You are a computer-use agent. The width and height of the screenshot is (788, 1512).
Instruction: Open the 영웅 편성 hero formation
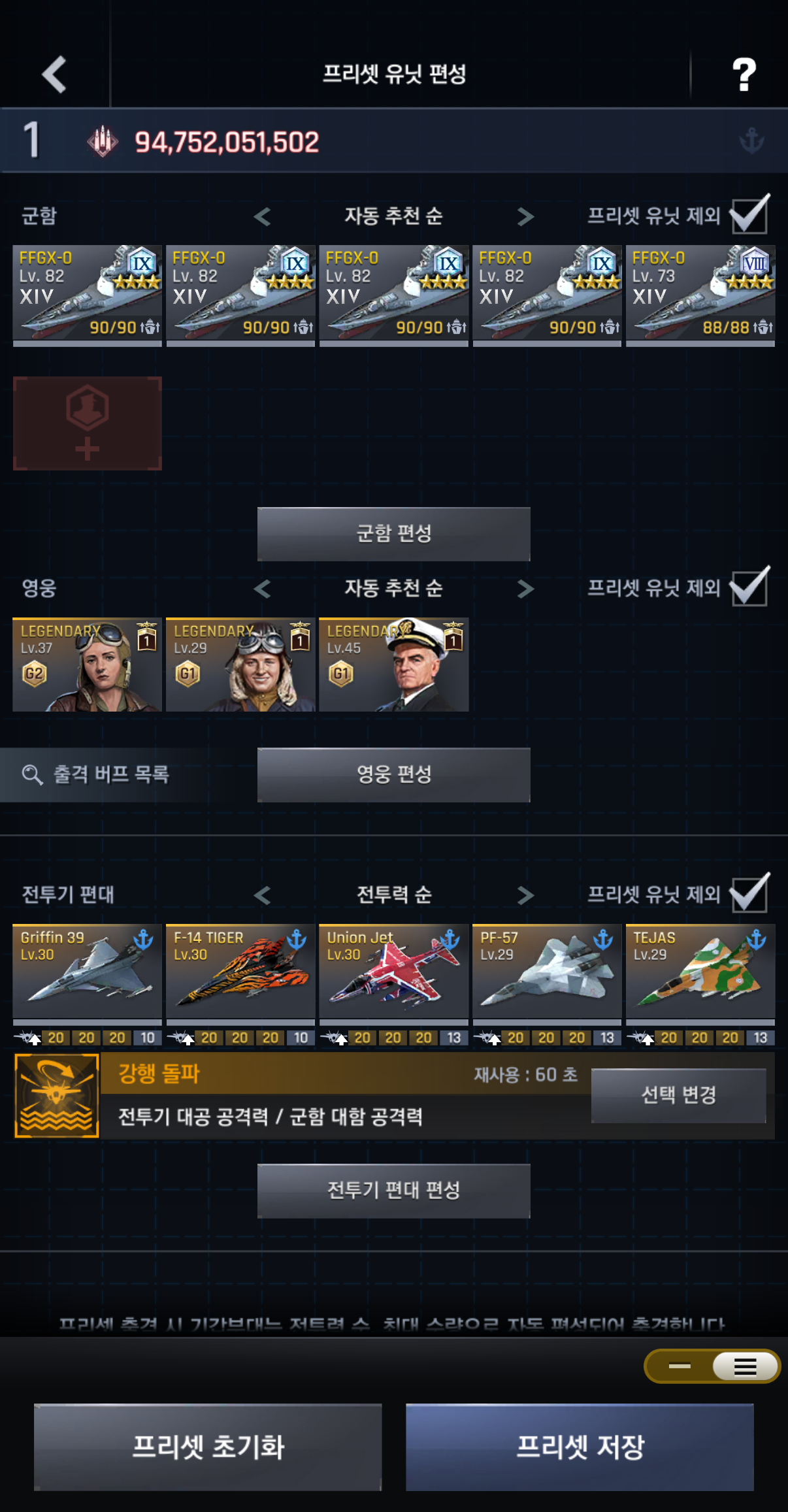click(x=393, y=775)
